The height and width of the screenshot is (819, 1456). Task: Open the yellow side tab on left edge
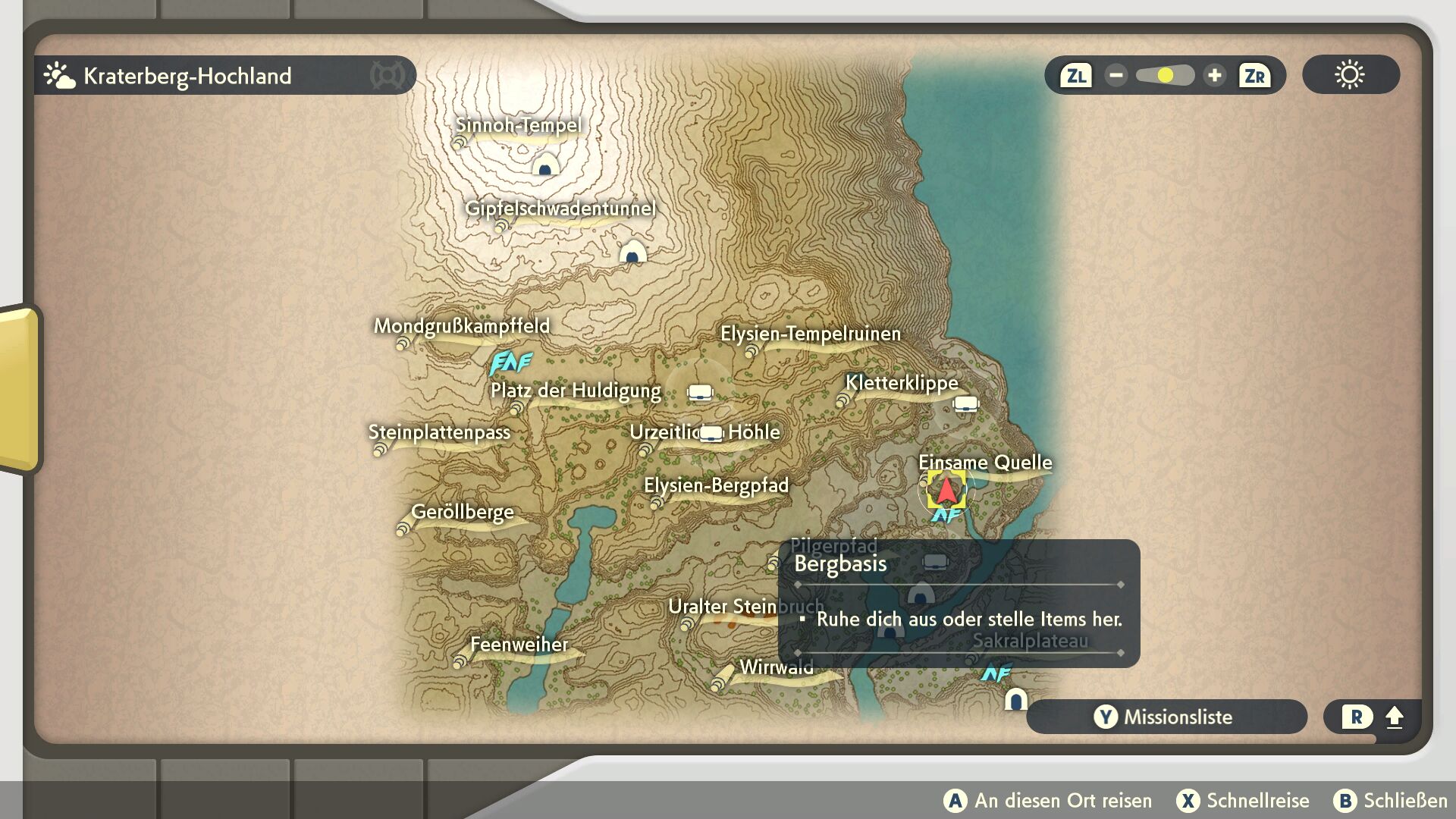[19, 388]
